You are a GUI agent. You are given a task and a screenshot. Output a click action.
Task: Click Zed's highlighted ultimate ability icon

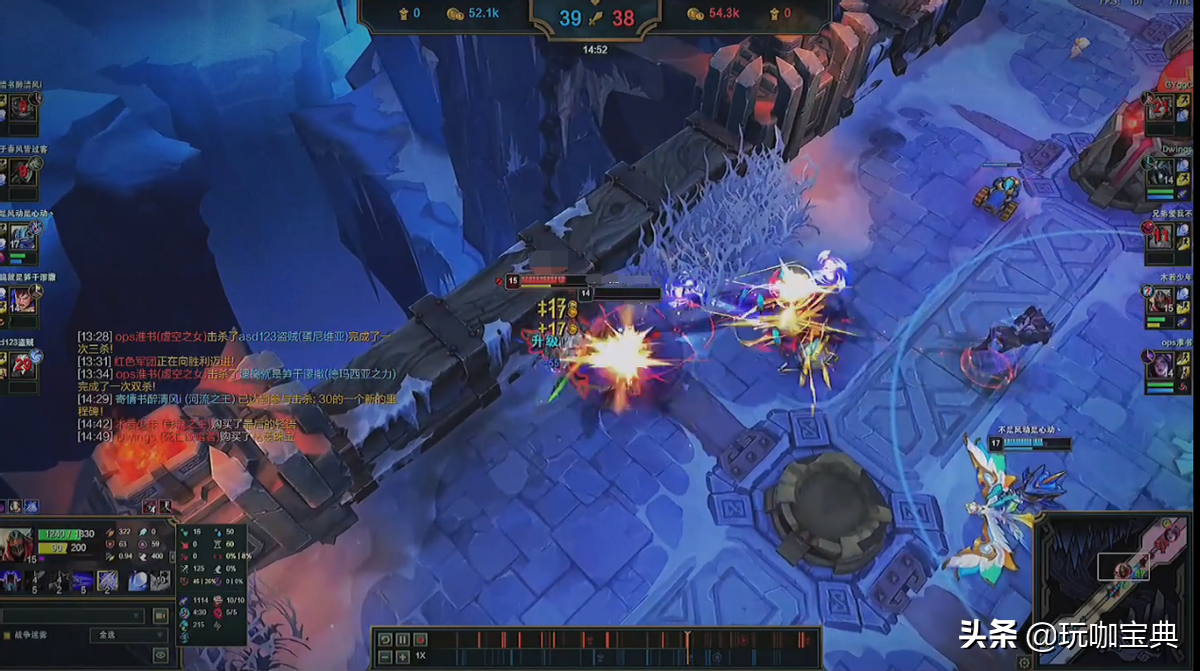click(107, 581)
